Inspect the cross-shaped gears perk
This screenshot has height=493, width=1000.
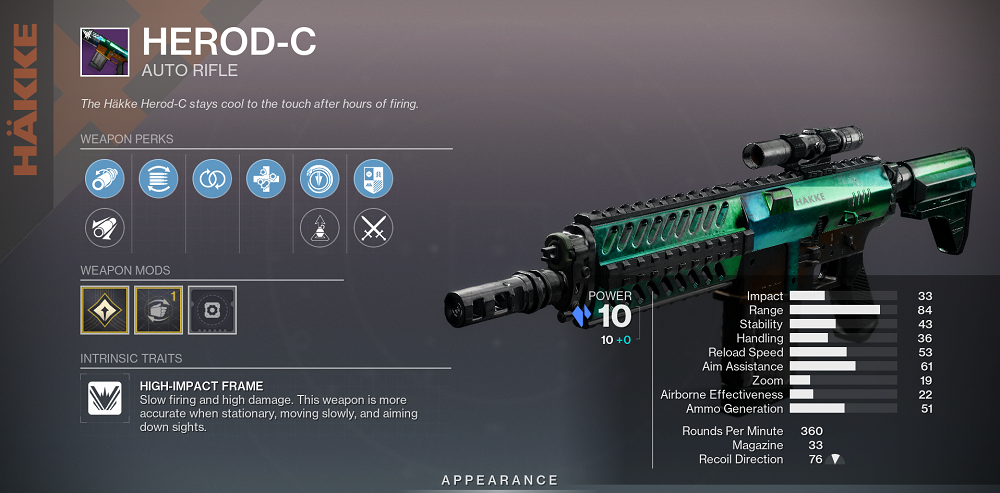[266, 179]
